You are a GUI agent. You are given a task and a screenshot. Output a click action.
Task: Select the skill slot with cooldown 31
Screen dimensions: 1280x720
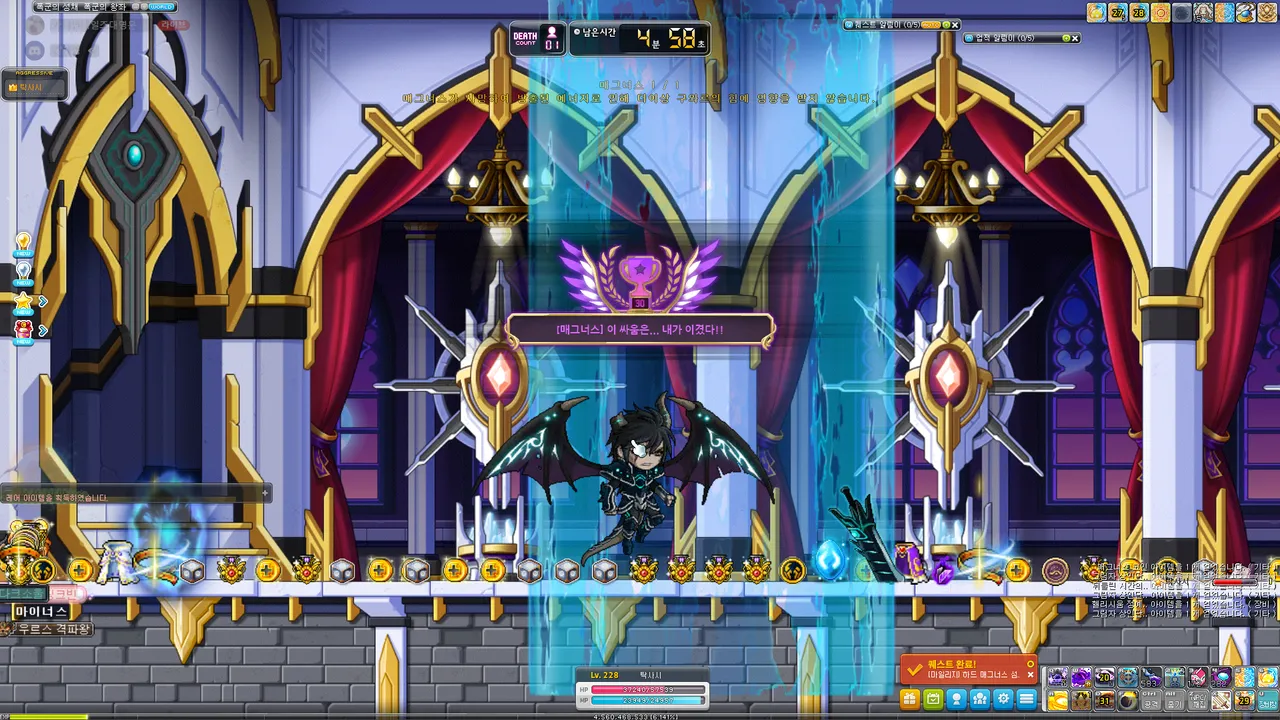click(1104, 700)
